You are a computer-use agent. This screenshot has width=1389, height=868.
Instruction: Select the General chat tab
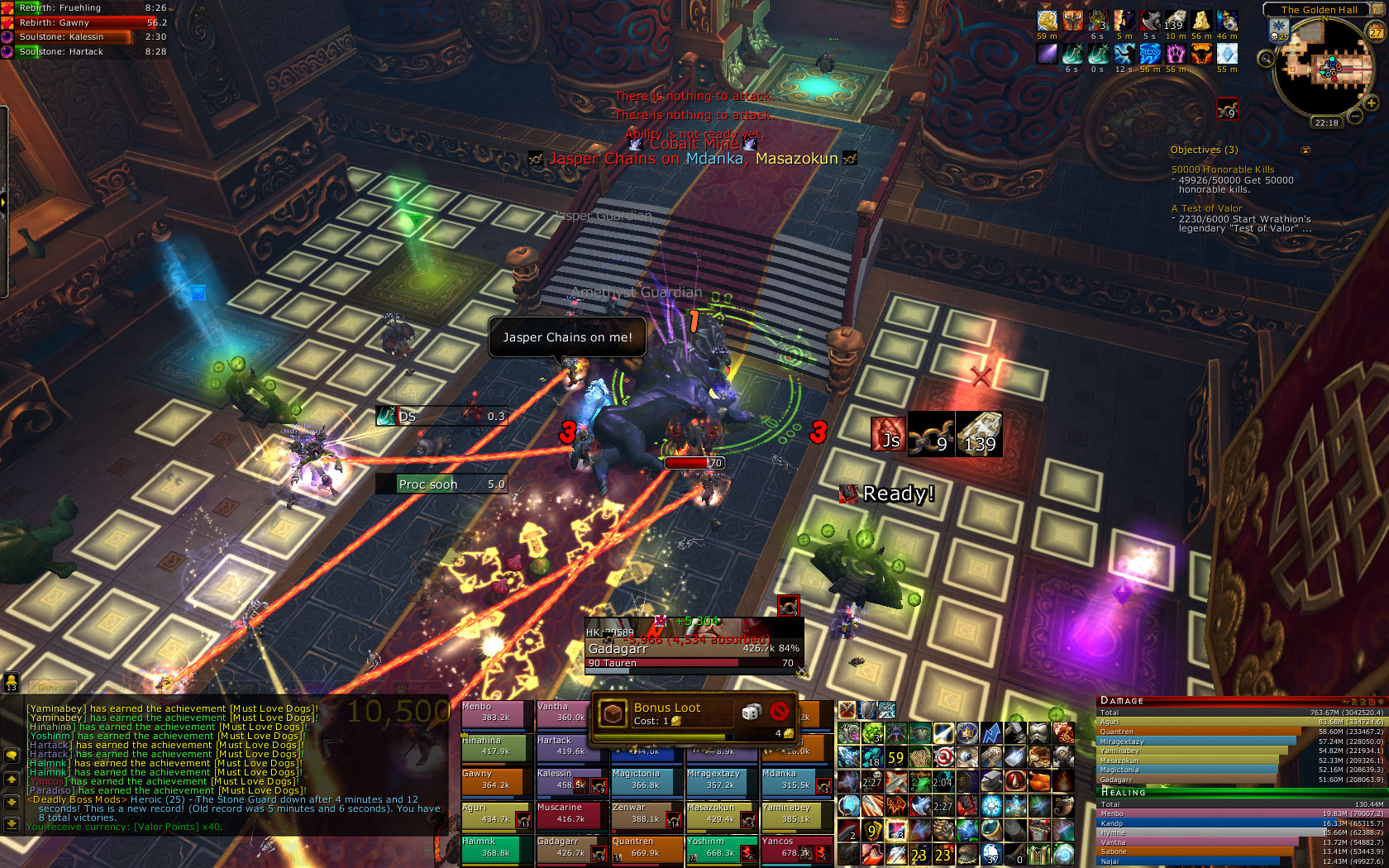click(55, 687)
